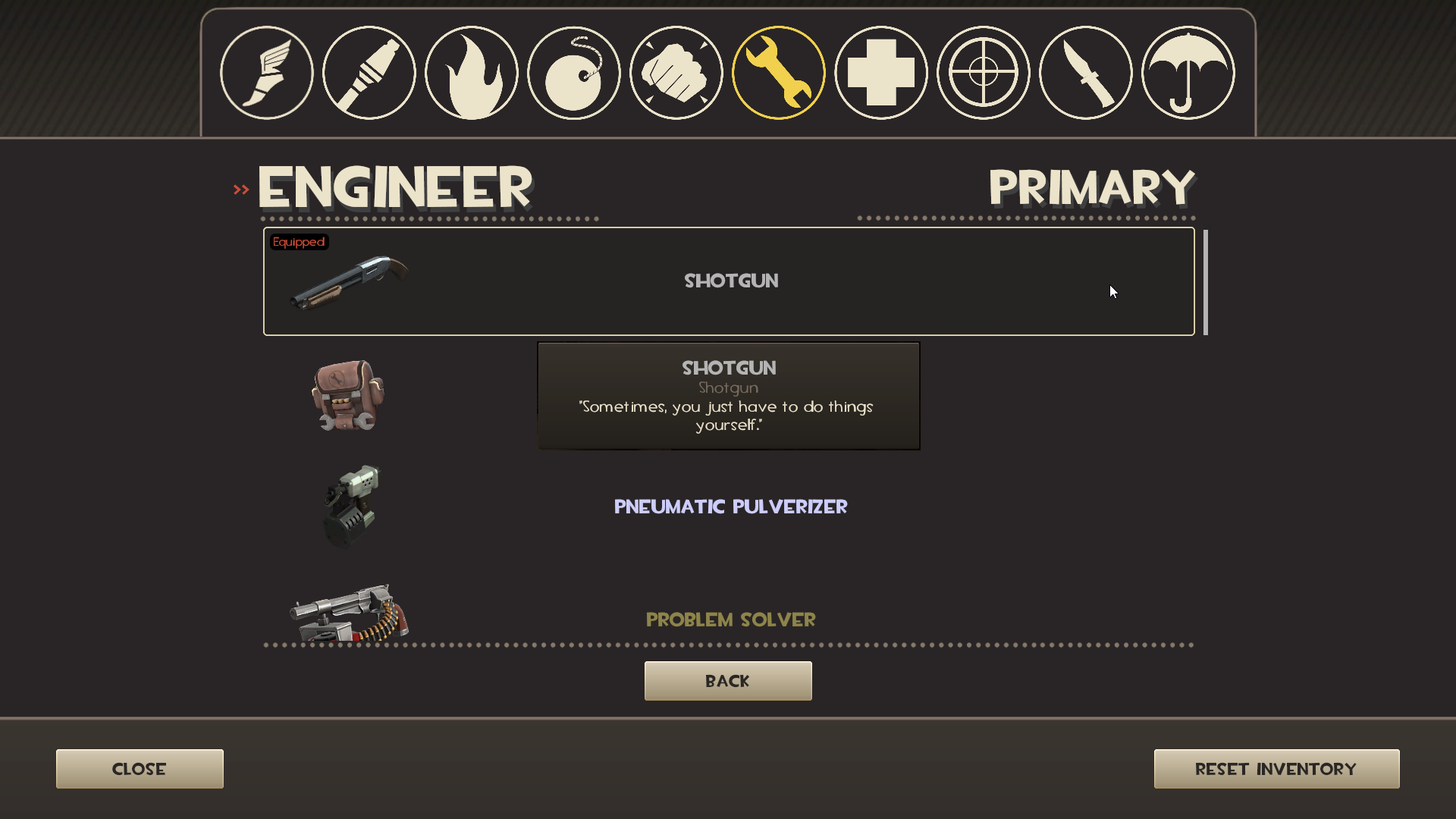Select the Soldier class icon
This screenshot has height=819, width=1456.
click(x=369, y=71)
